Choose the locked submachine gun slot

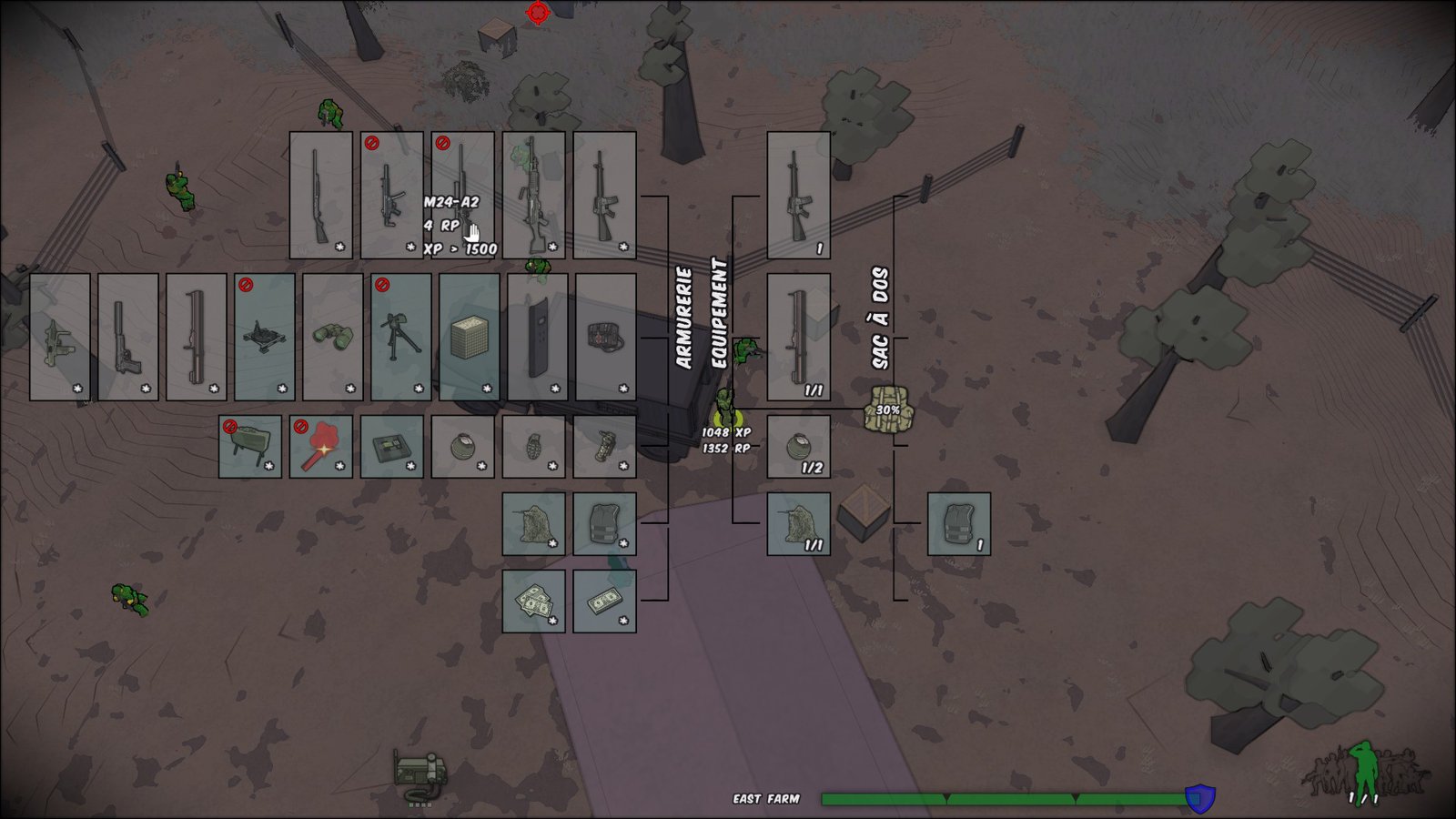coord(391,195)
